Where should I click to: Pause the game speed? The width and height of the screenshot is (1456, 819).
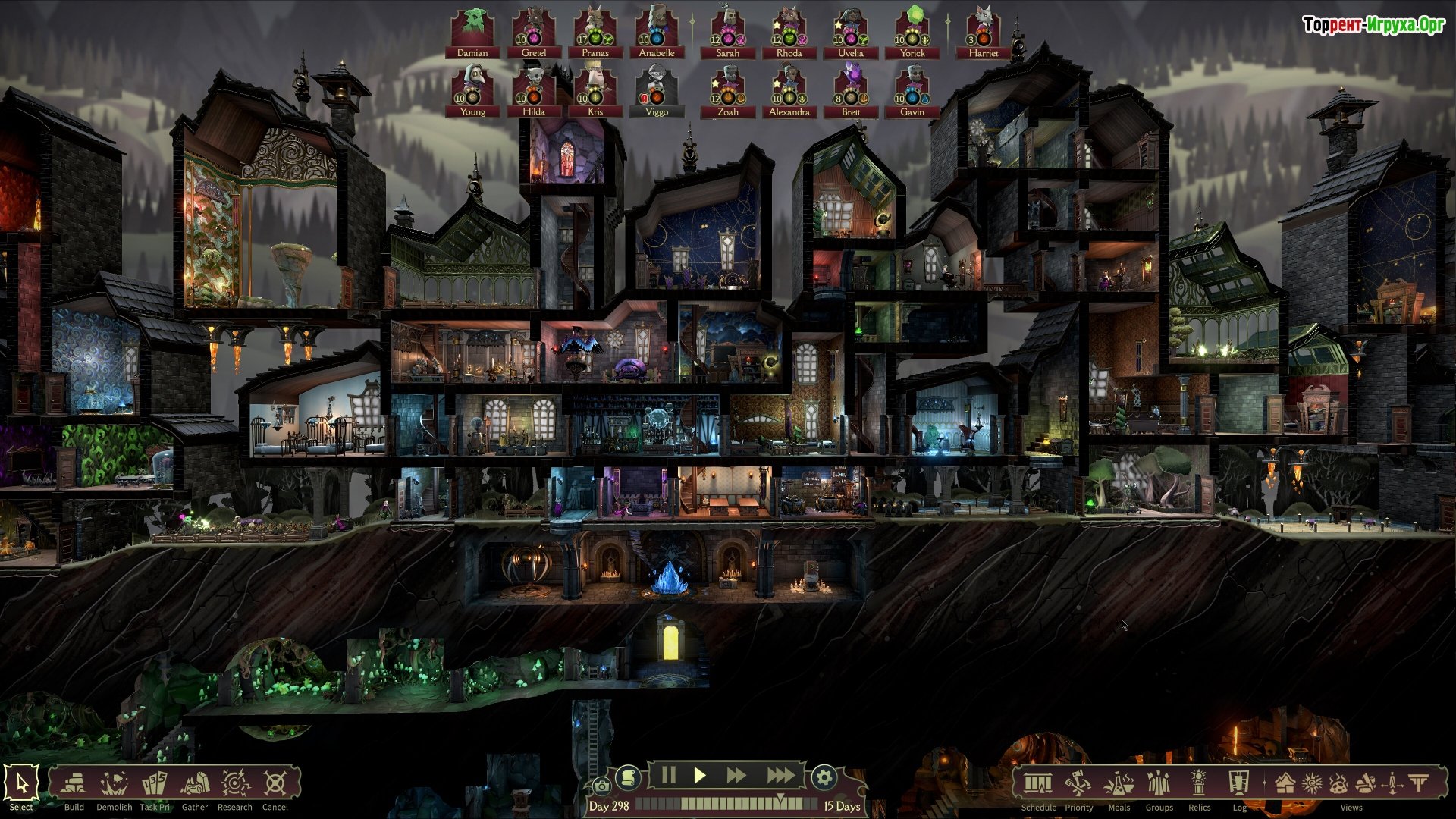668,776
